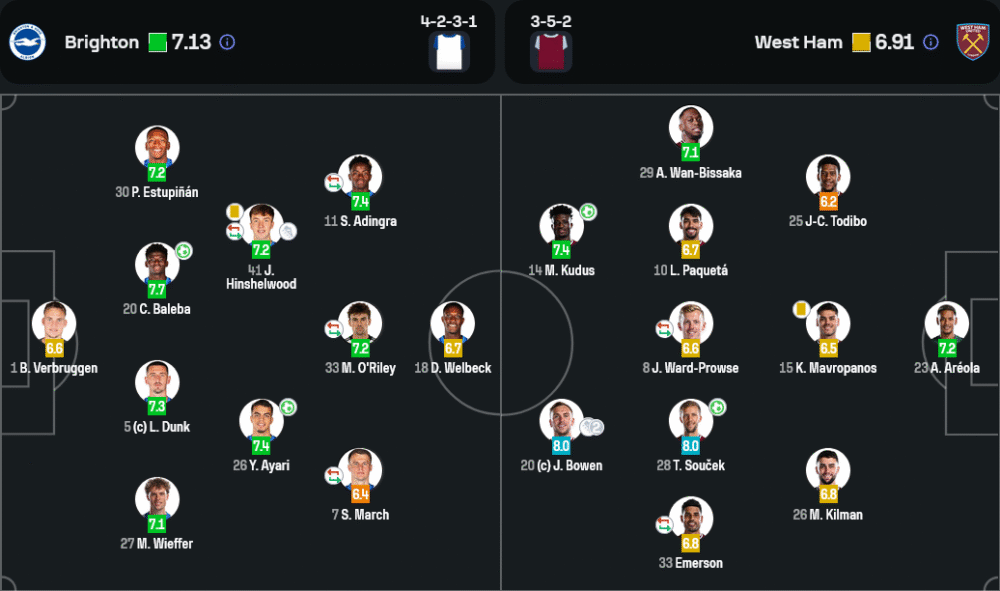The height and width of the screenshot is (591, 1000).
Task: Select C. Baleba on the pitch
Action: point(157,265)
